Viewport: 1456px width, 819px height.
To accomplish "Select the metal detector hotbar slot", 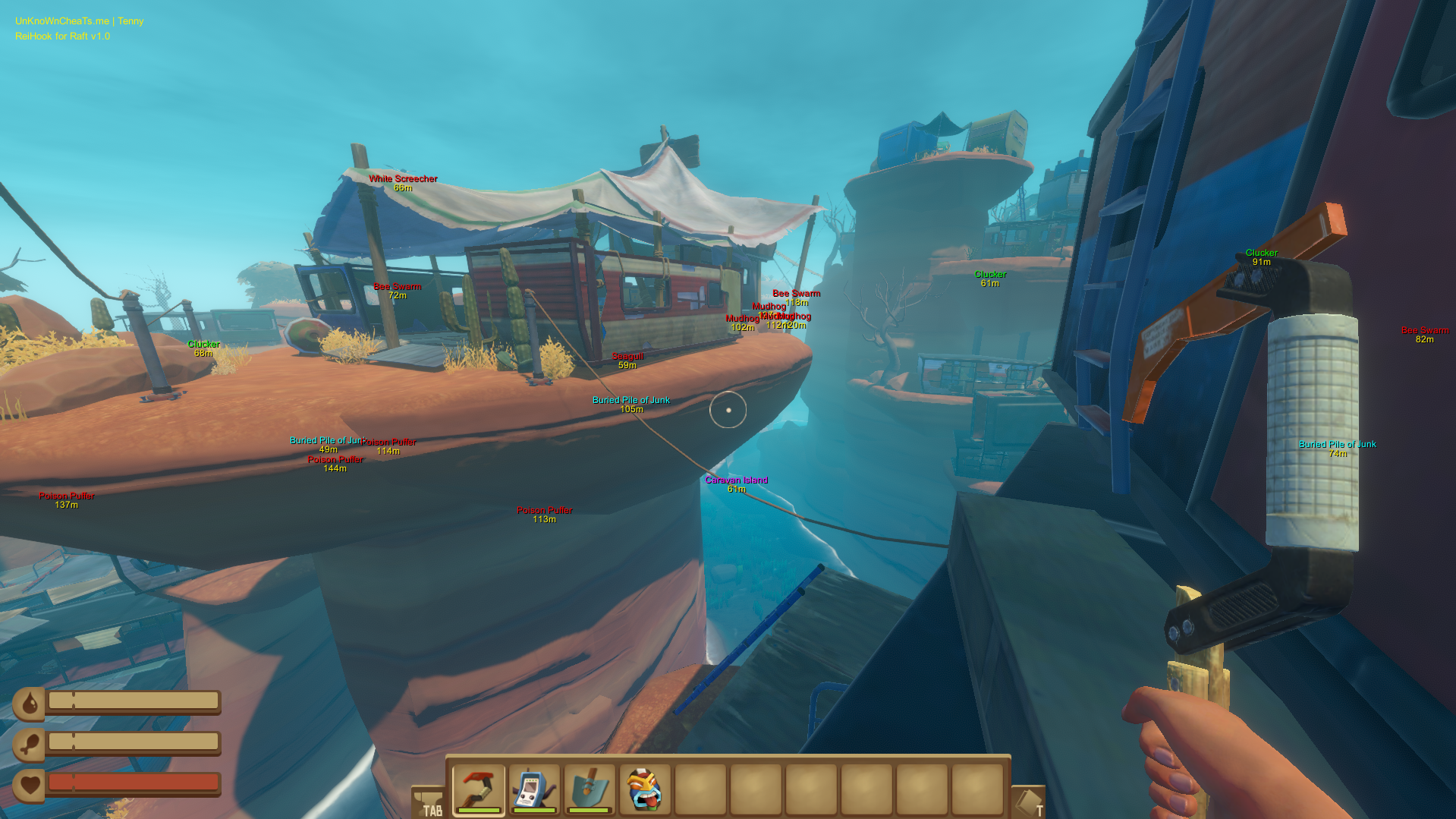I will click(x=534, y=789).
